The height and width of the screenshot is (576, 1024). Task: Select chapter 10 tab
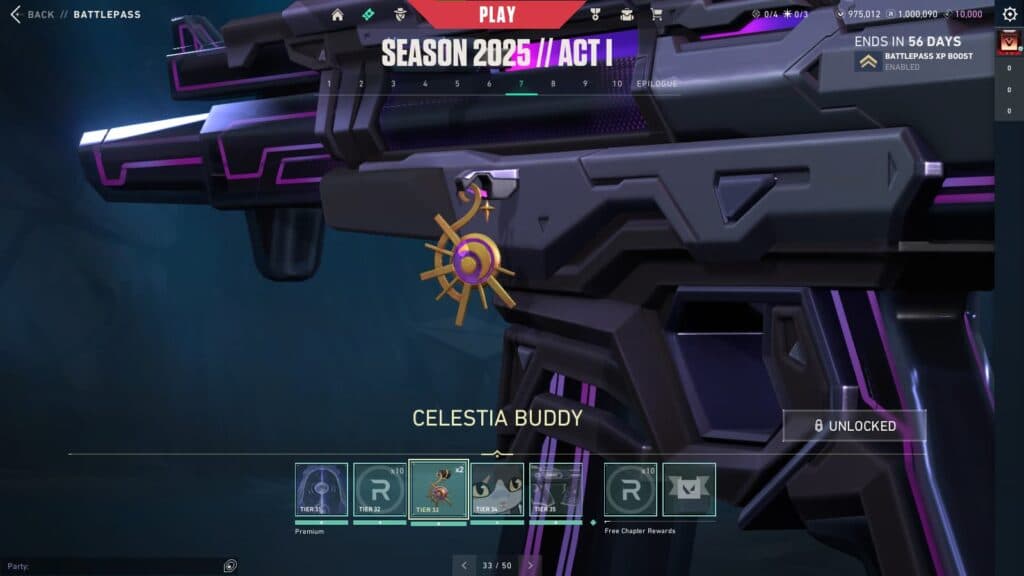(x=617, y=84)
